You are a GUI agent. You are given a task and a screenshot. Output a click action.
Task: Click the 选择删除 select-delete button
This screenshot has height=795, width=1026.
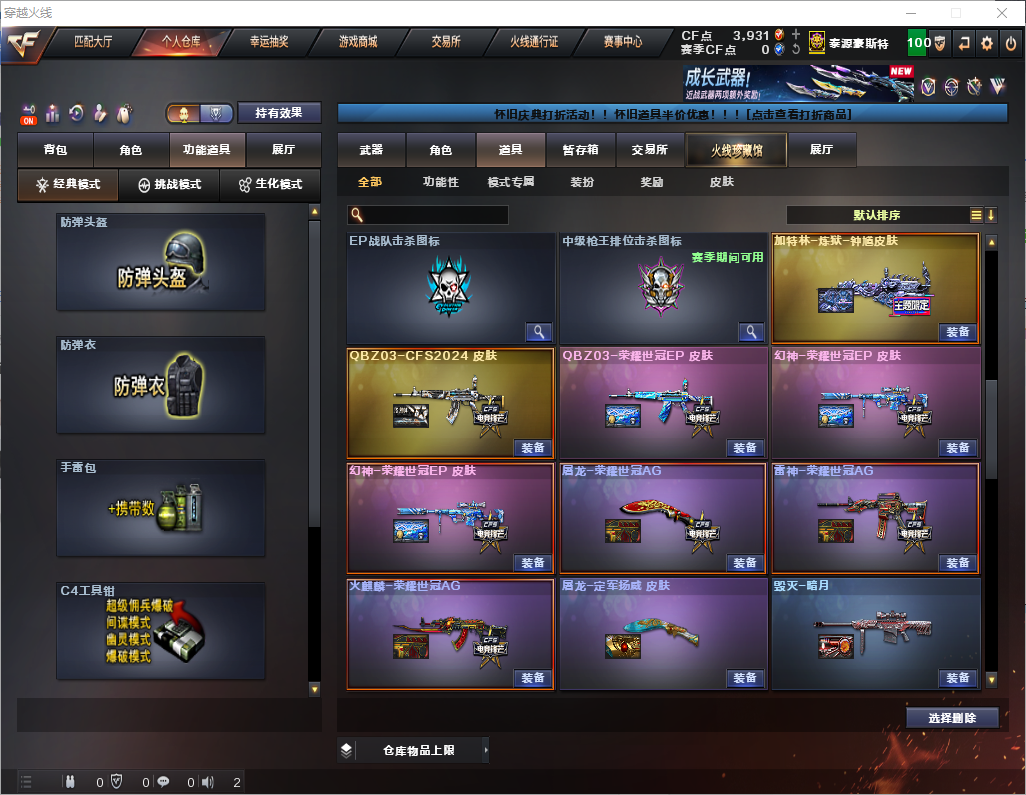click(951, 717)
